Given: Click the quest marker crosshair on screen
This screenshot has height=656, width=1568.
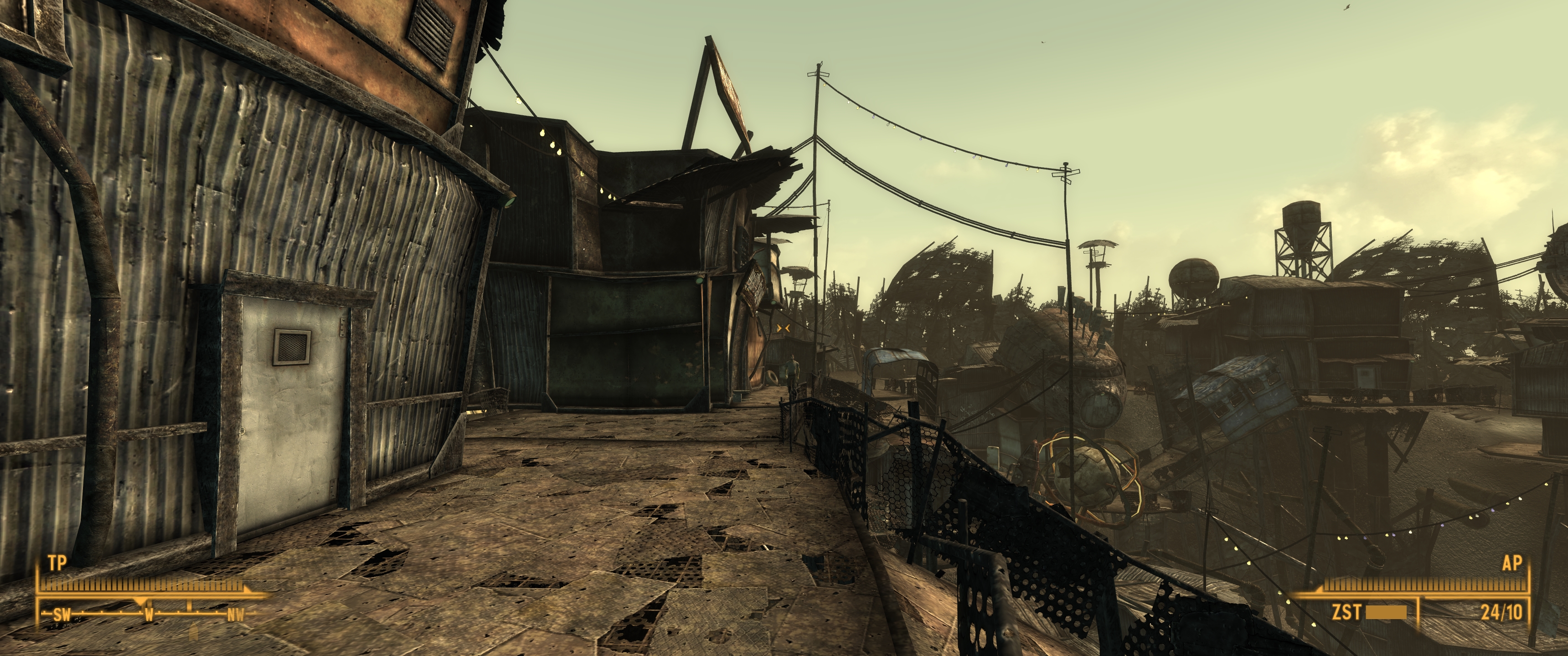Looking at the screenshot, I should pos(784,328).
